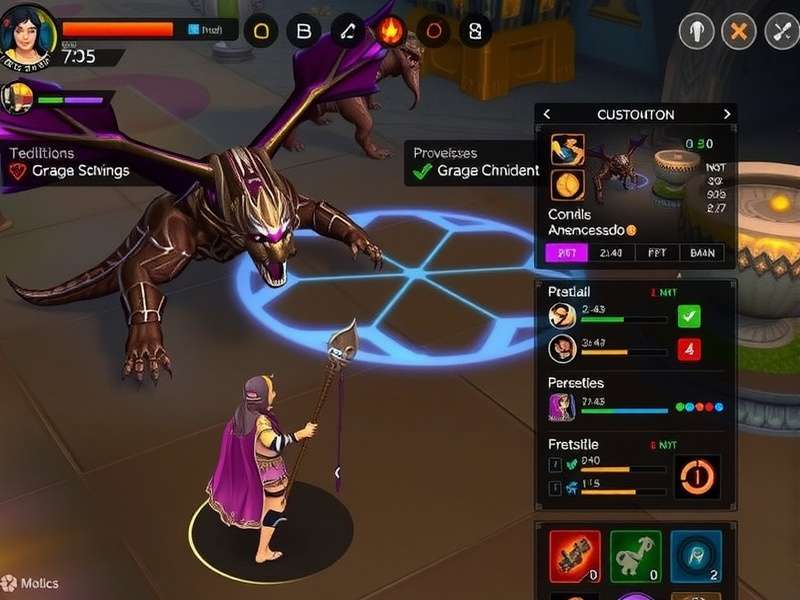800x600 pixels.
Task: Switch to the highlighted purple tab
Action: click(566, 253)
